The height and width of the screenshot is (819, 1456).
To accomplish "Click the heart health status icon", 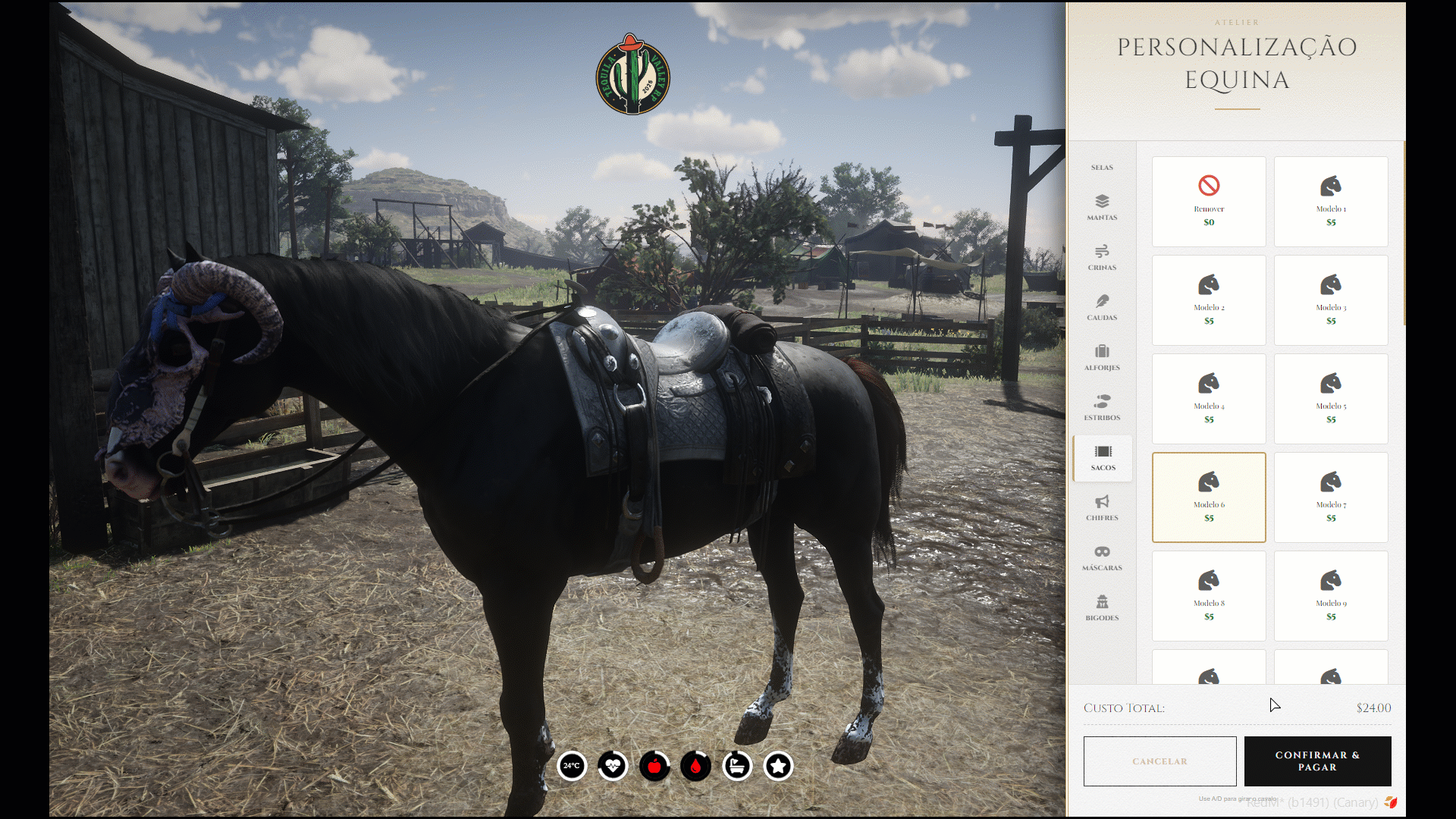I will tap(613, 767).
